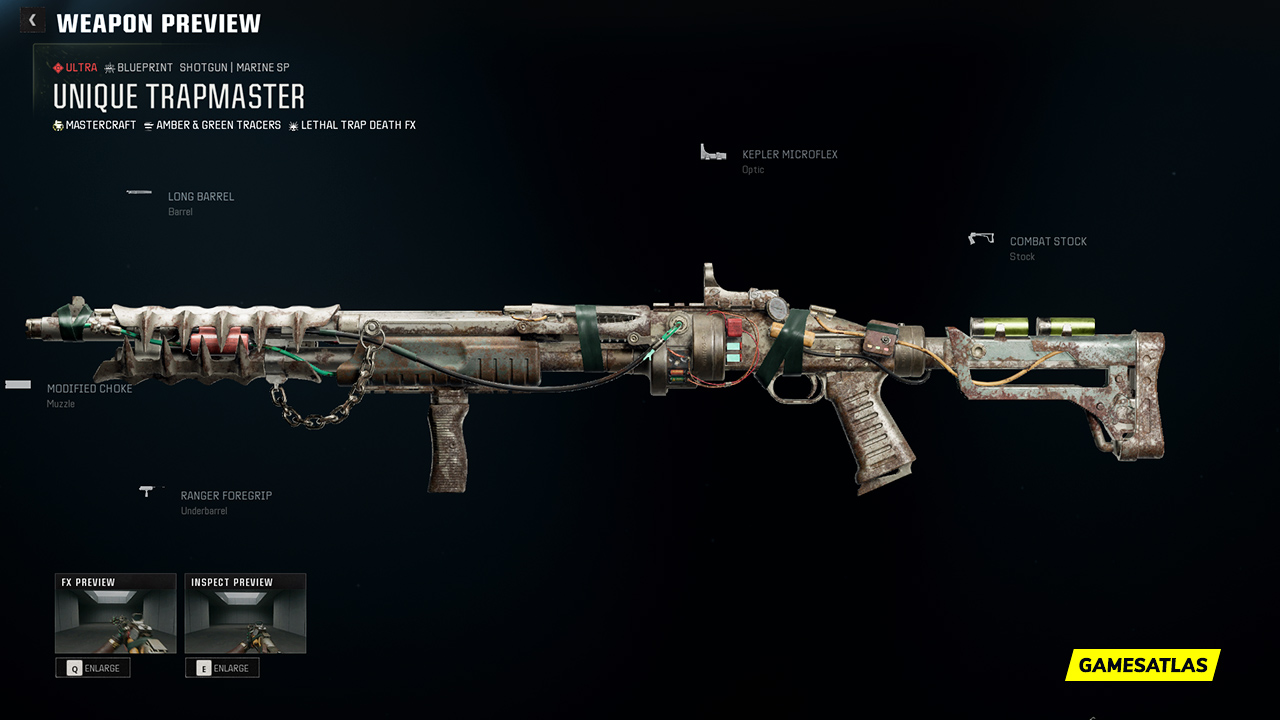Viewport: 1280px width, 720px height.
Task: Enlarge the inspect preview
Action: coord(222,668)
